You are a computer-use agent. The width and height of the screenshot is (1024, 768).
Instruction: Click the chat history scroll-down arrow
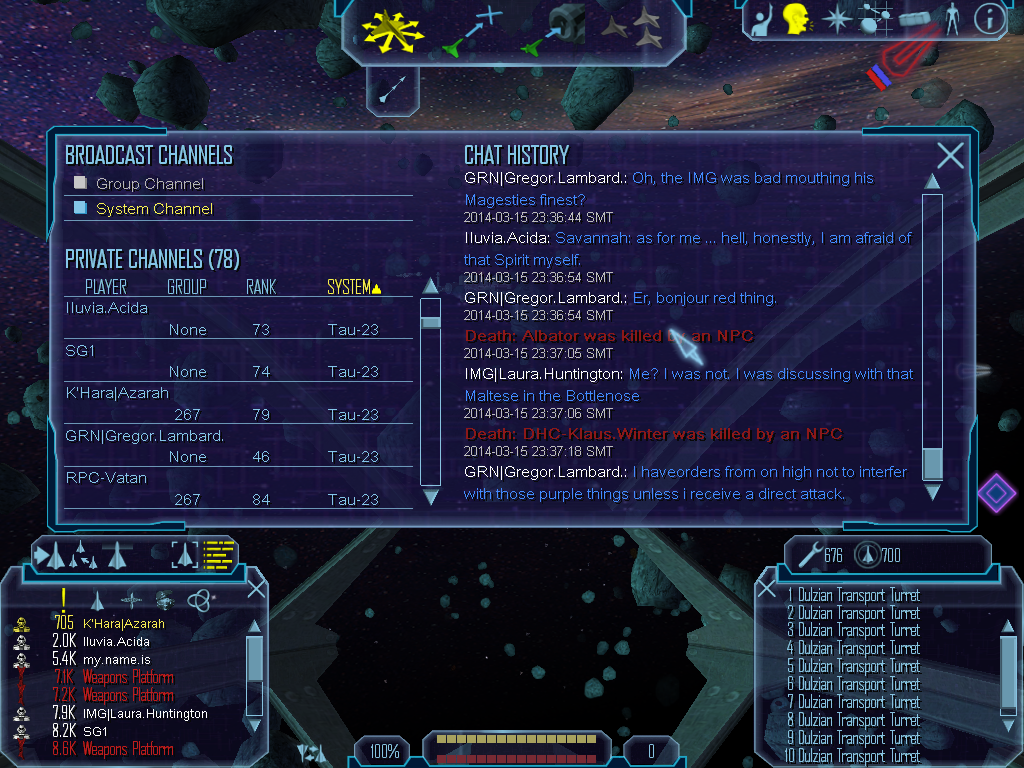[932, 492]
